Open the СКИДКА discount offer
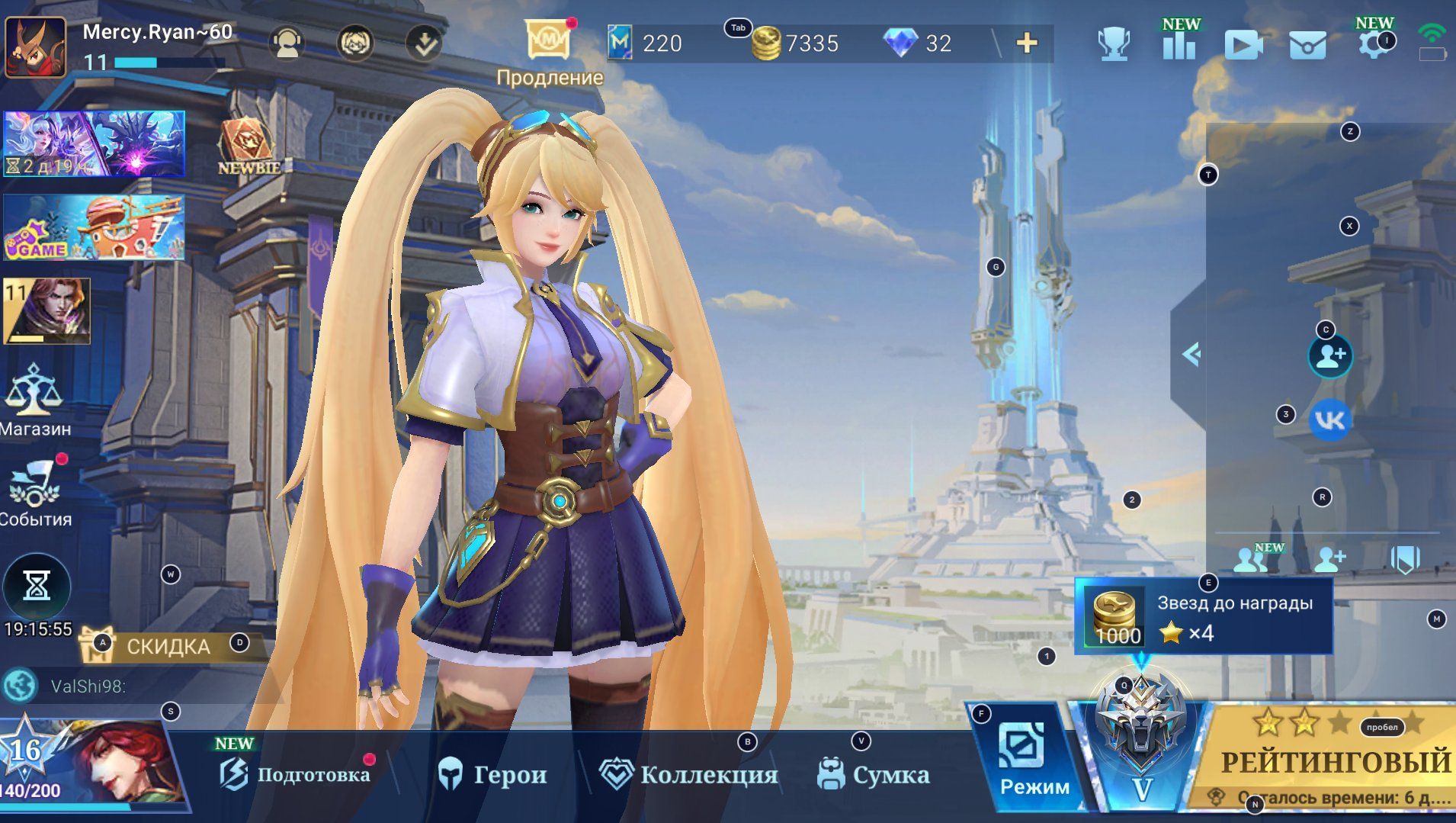 [168, 646]
